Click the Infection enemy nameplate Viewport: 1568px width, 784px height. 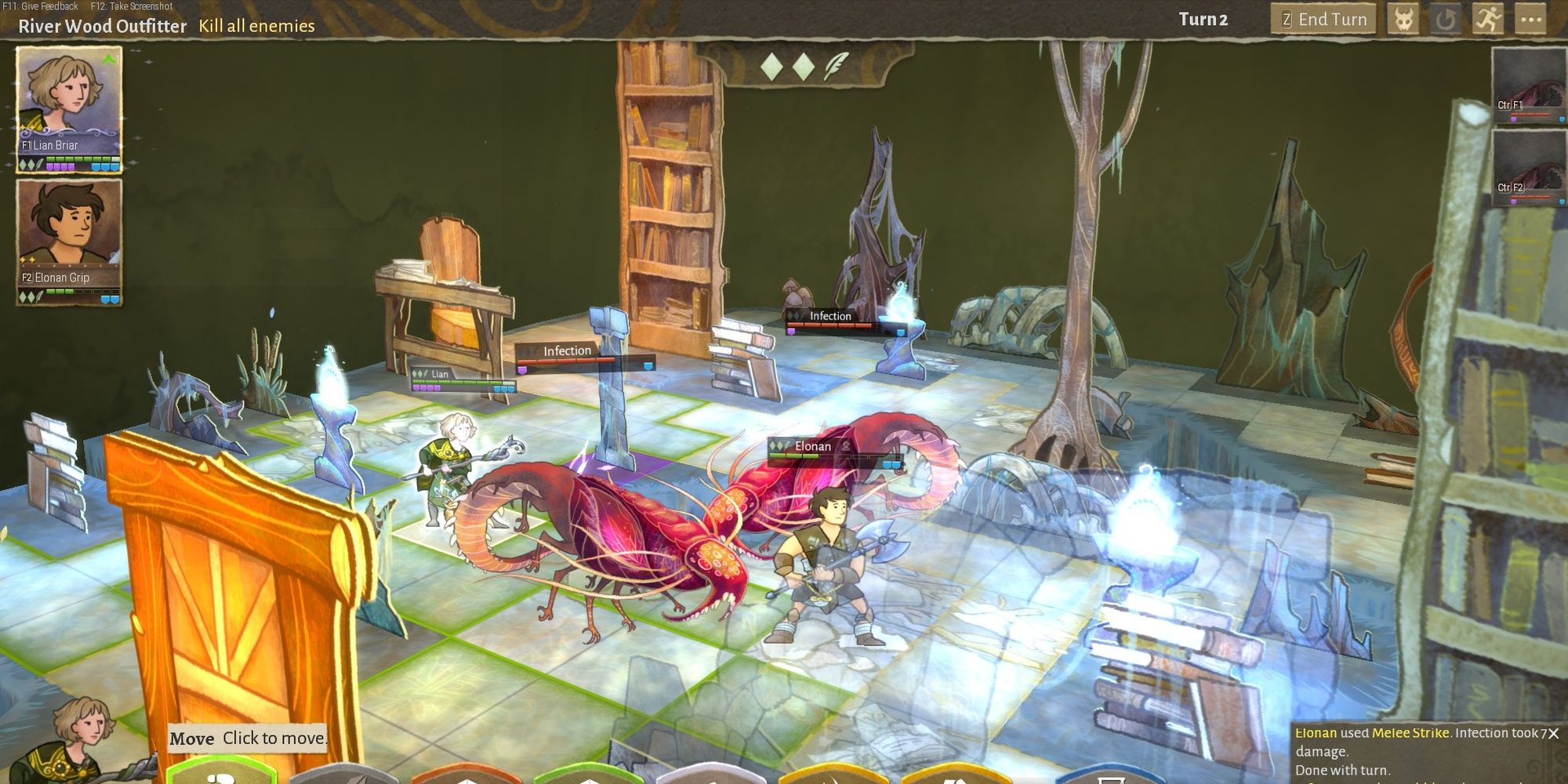(x=566, y=350)
